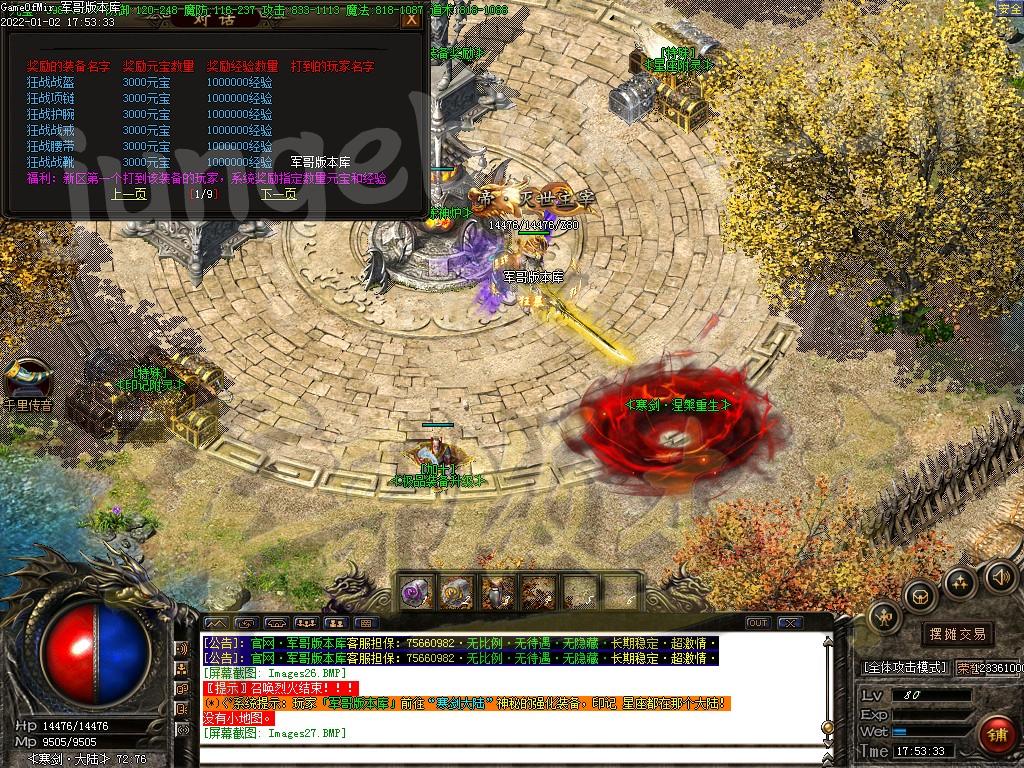The width and height of the screenshot is (1024, 768).
Task: Click the OUT button above chat
Action: (x=758, y=623)
